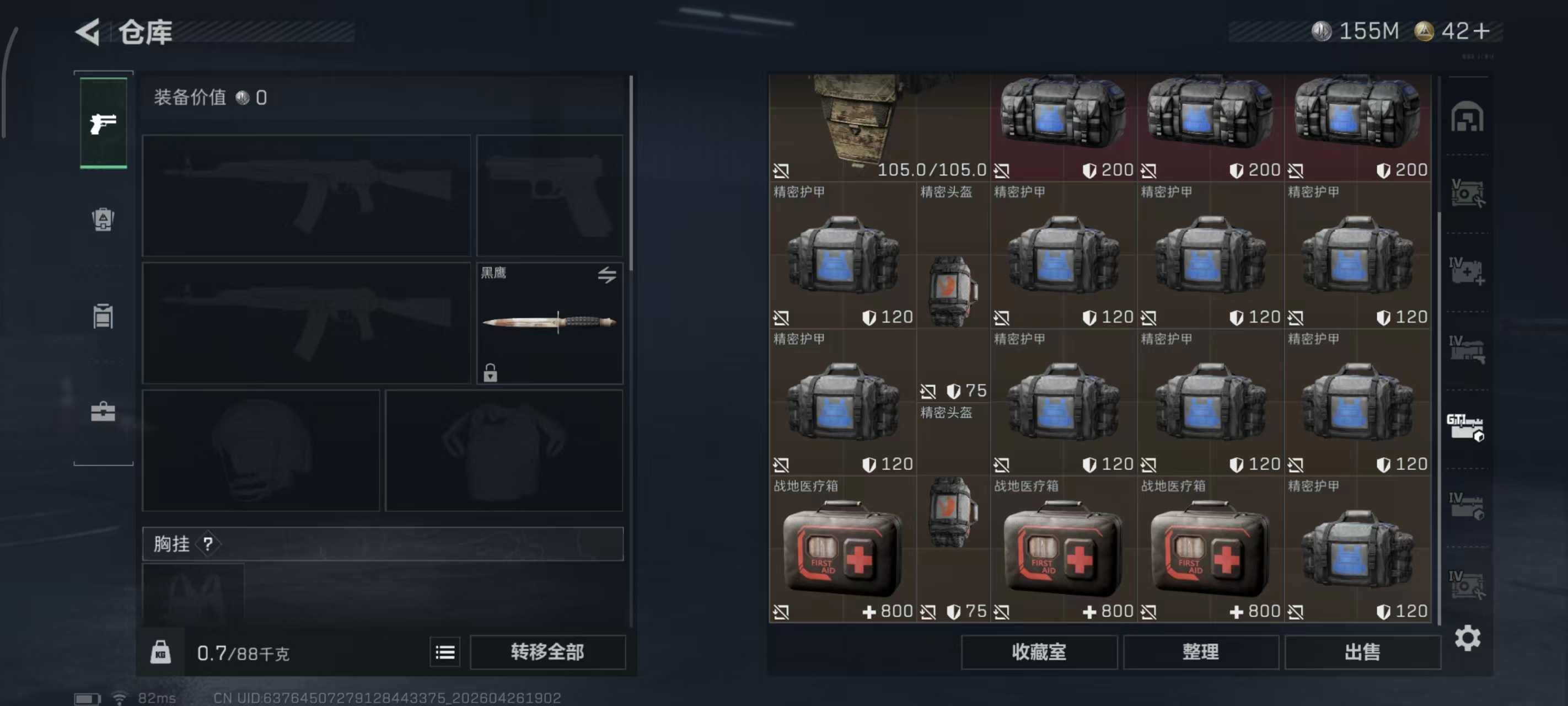Open the backpack category in left sidebar
The width and height of the screenshot is (1568, 706).
pos(103,220)
